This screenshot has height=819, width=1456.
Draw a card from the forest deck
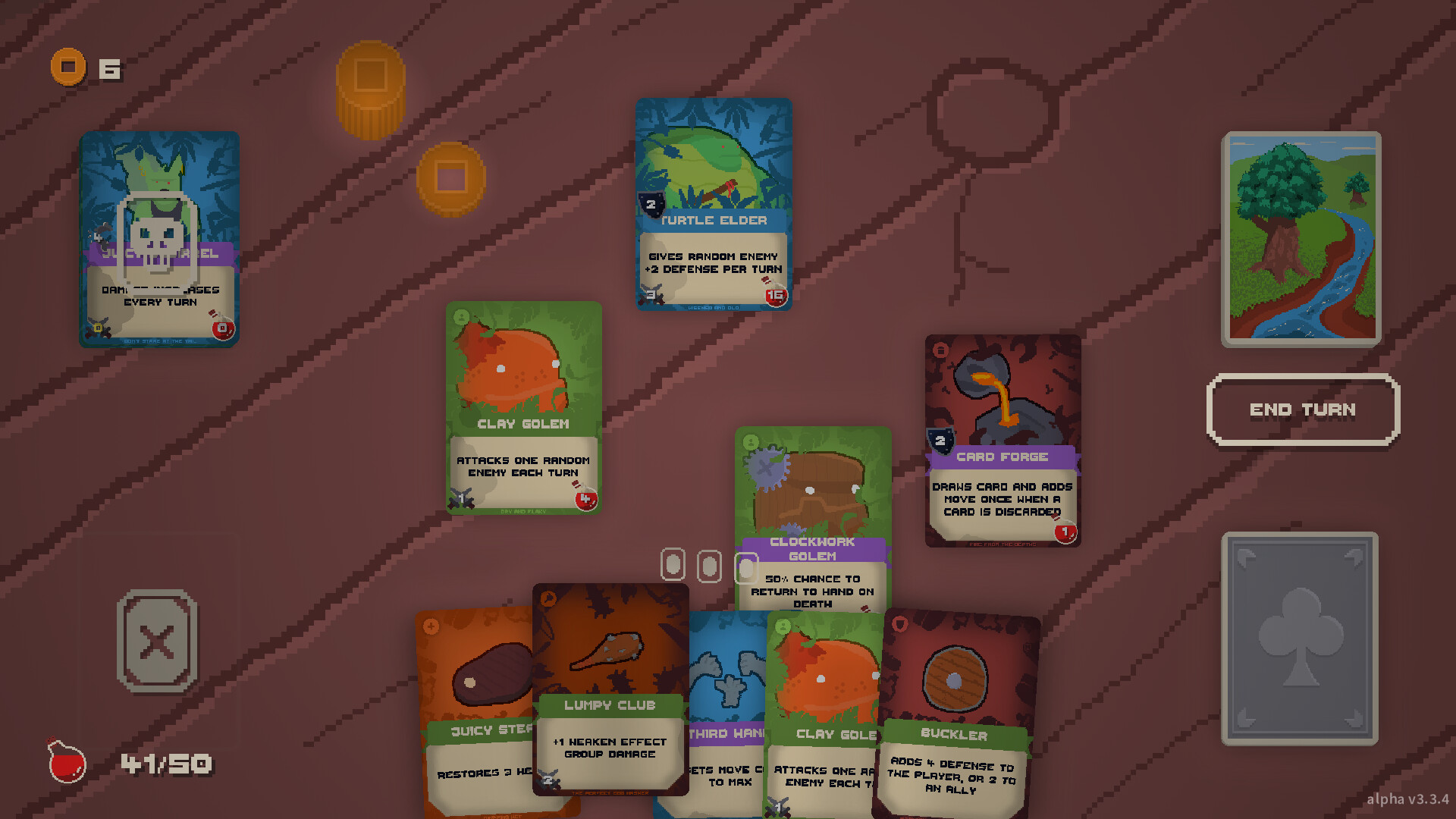click(1301, 239)
